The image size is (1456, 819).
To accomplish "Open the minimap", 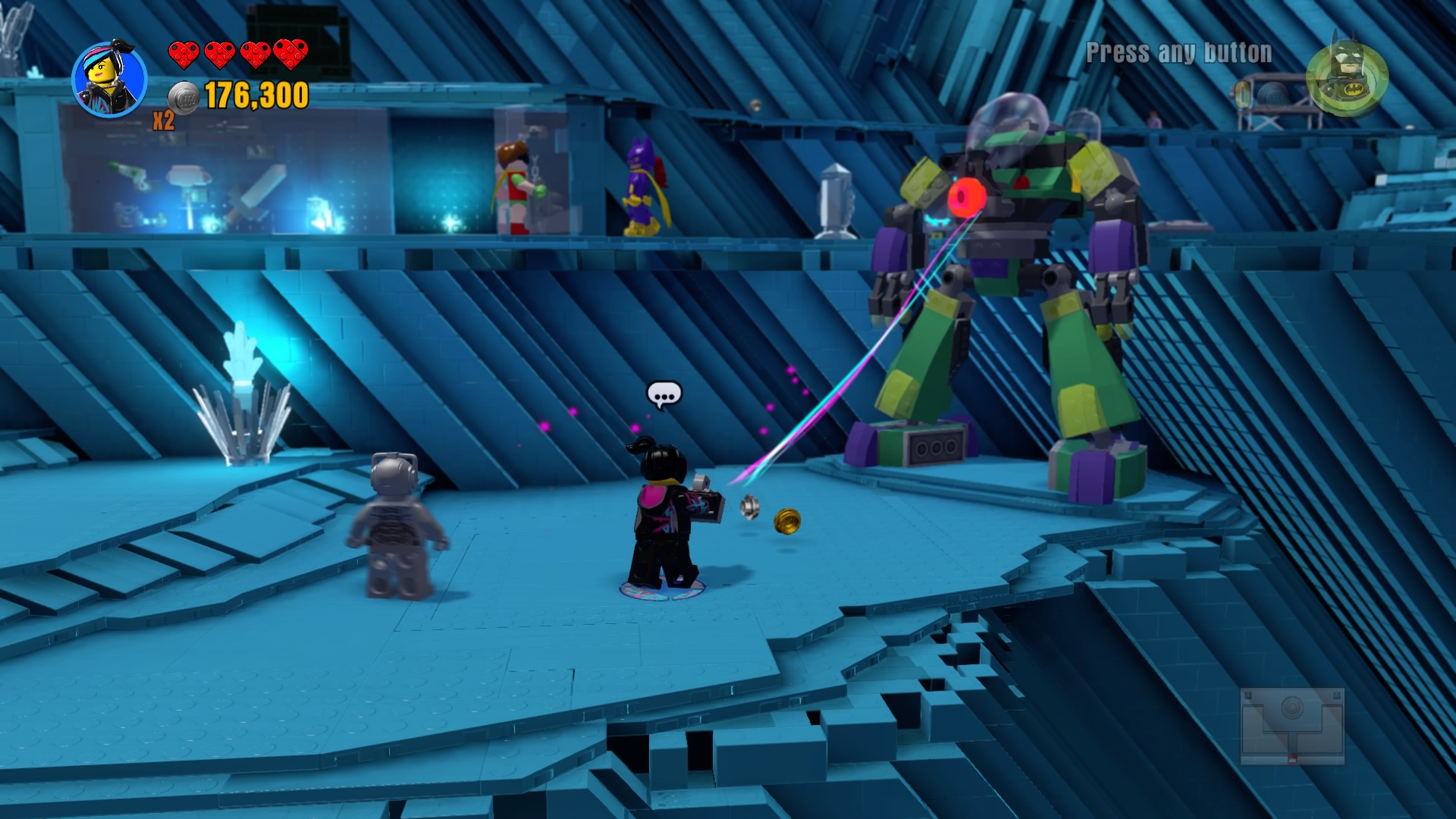I will pos(1292,725).
